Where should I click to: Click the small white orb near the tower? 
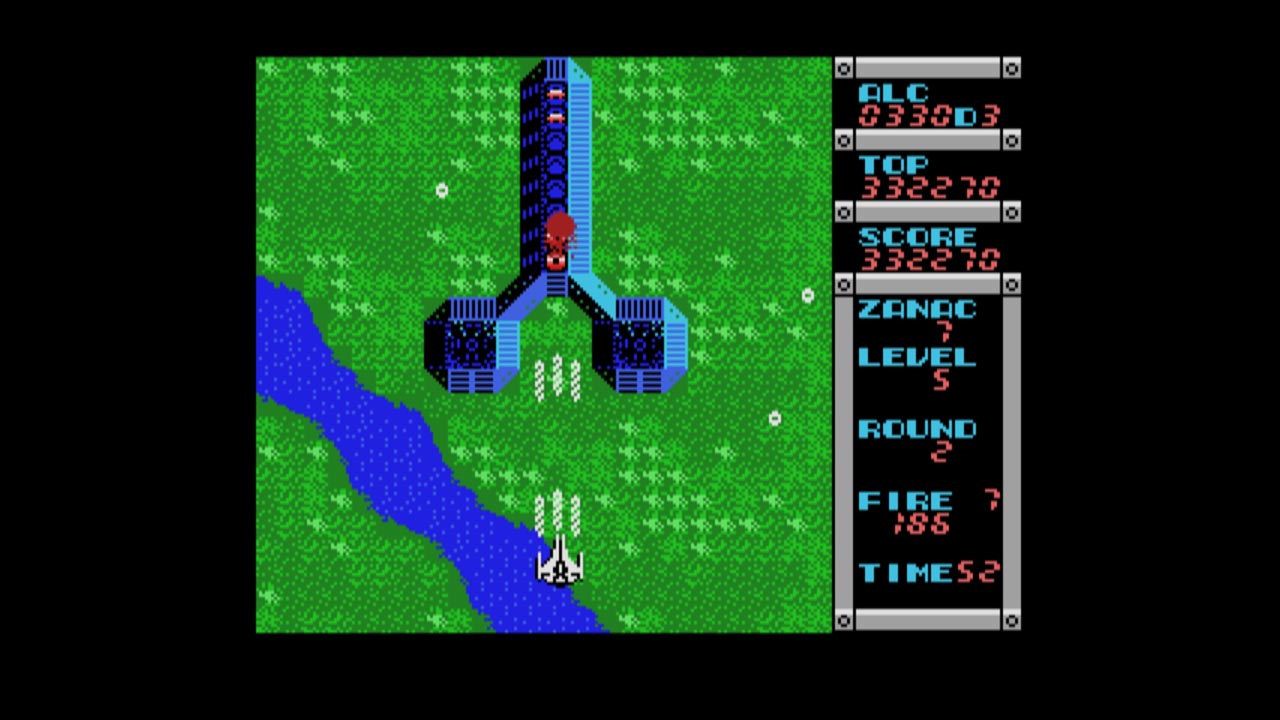tap(442, 190)
